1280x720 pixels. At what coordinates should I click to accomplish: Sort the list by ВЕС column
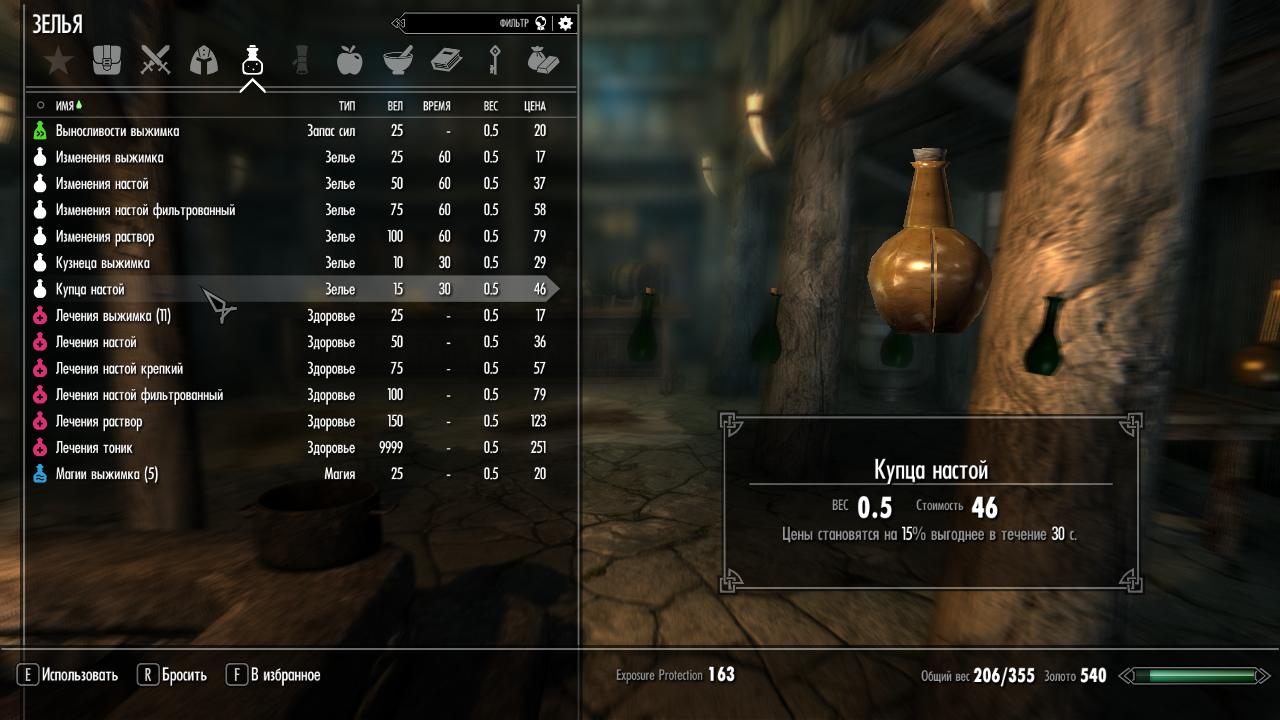[x=490, y=105]
